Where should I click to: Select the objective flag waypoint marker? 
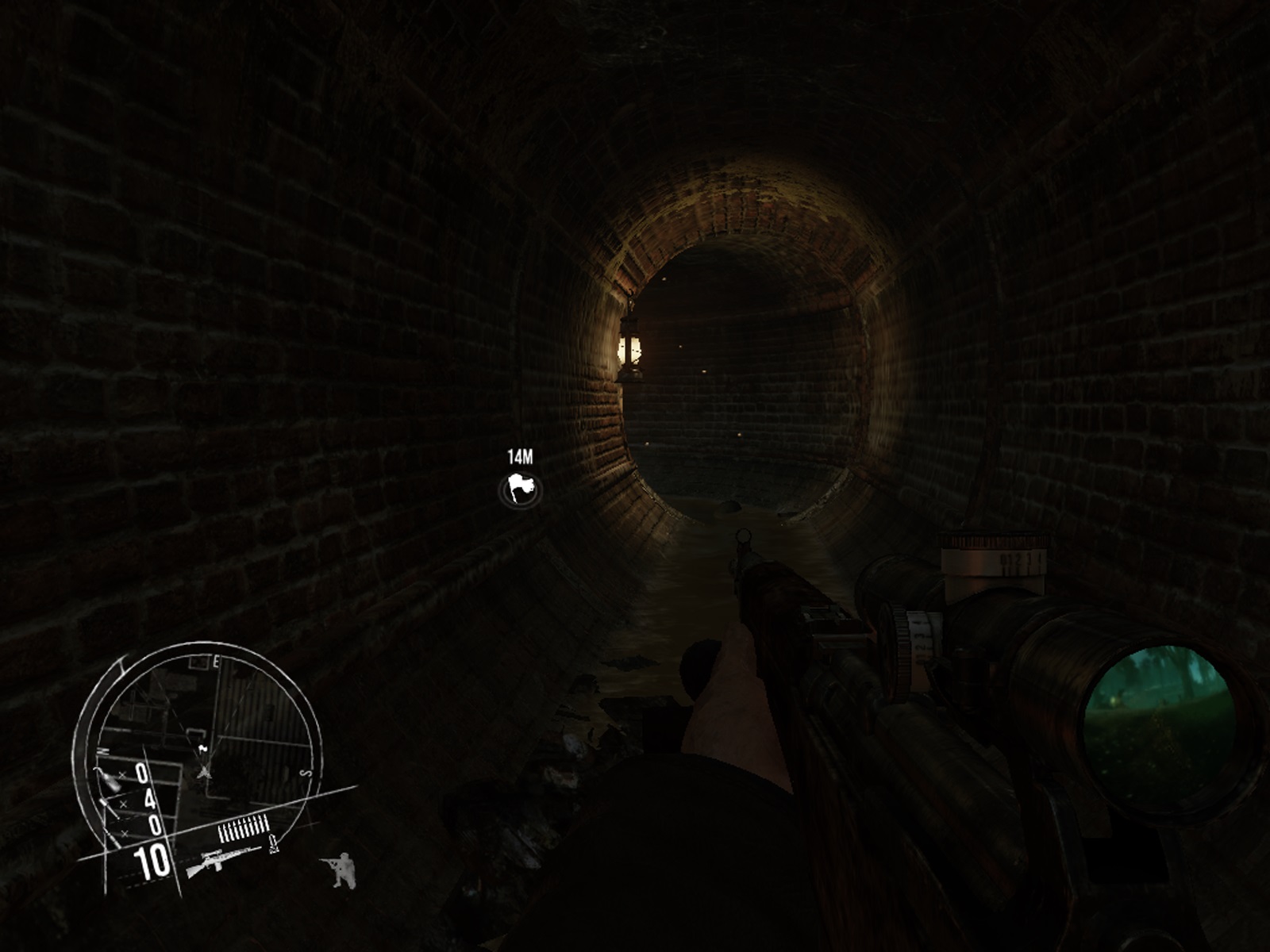pos(521,490)
